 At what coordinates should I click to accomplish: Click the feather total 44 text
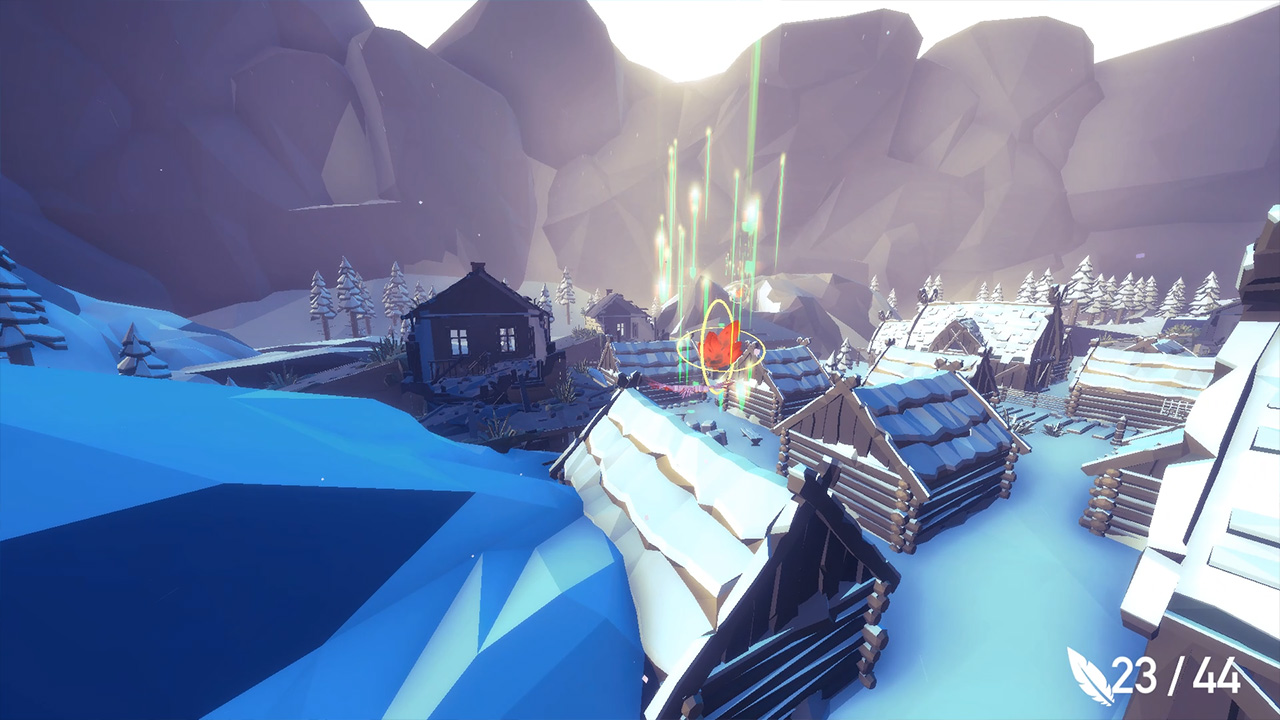pos(1215,678)
